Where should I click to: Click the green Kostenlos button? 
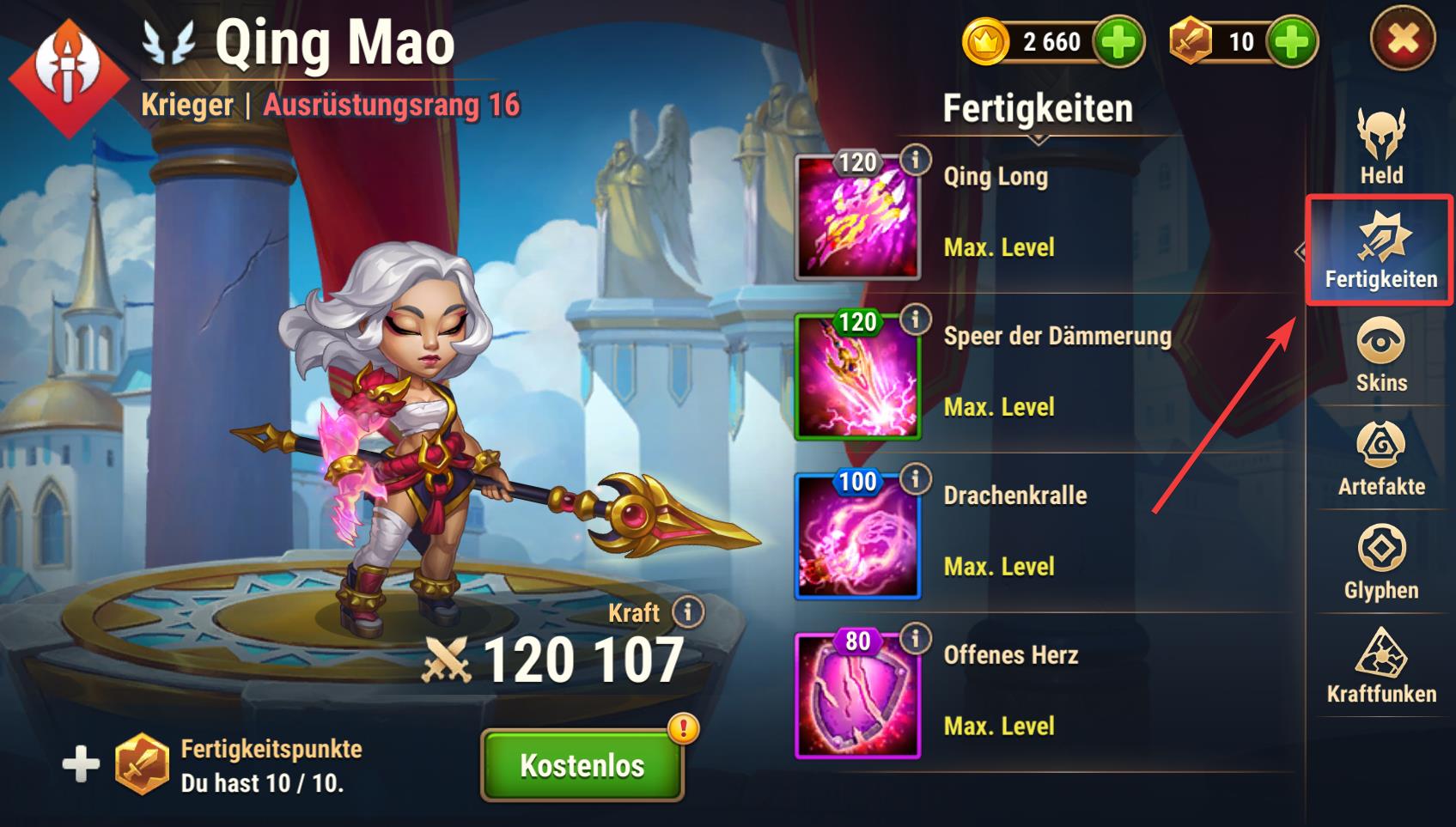pyautogui.click(x=582, y=765)
